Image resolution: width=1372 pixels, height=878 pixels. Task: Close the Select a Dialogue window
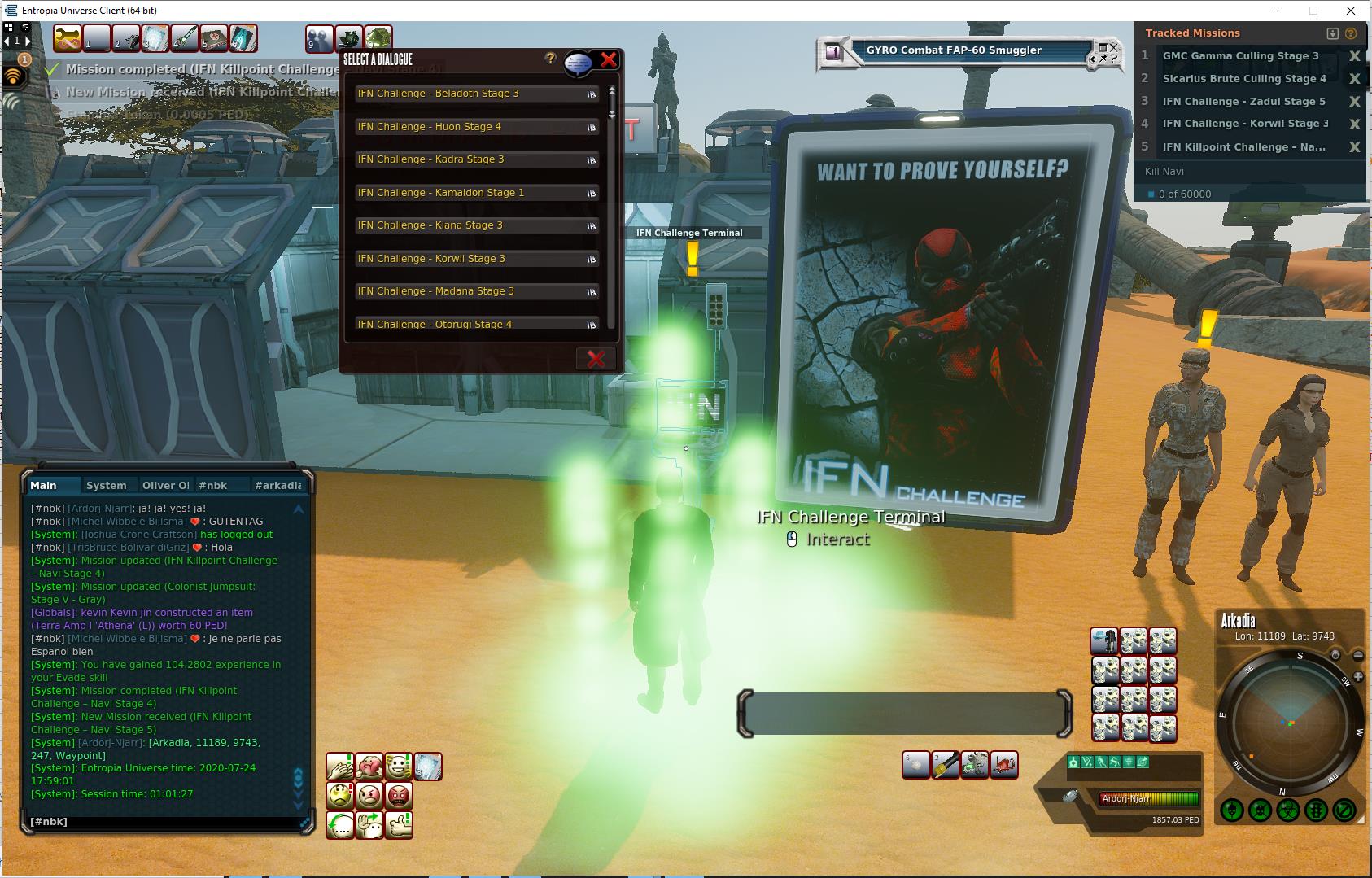point(608,59)
